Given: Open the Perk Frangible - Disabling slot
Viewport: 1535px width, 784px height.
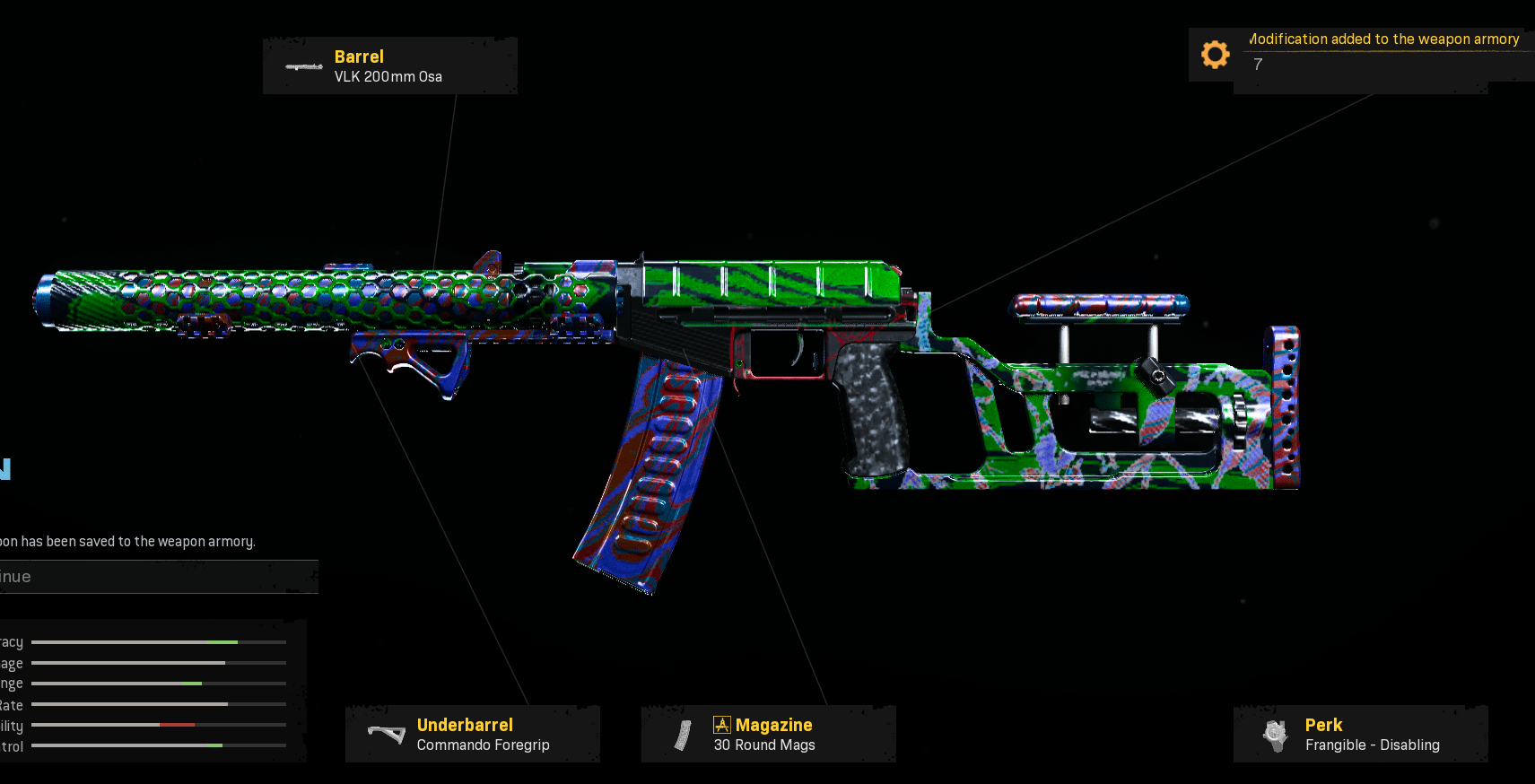Looking at the screenshot, I should point(1360,735).
